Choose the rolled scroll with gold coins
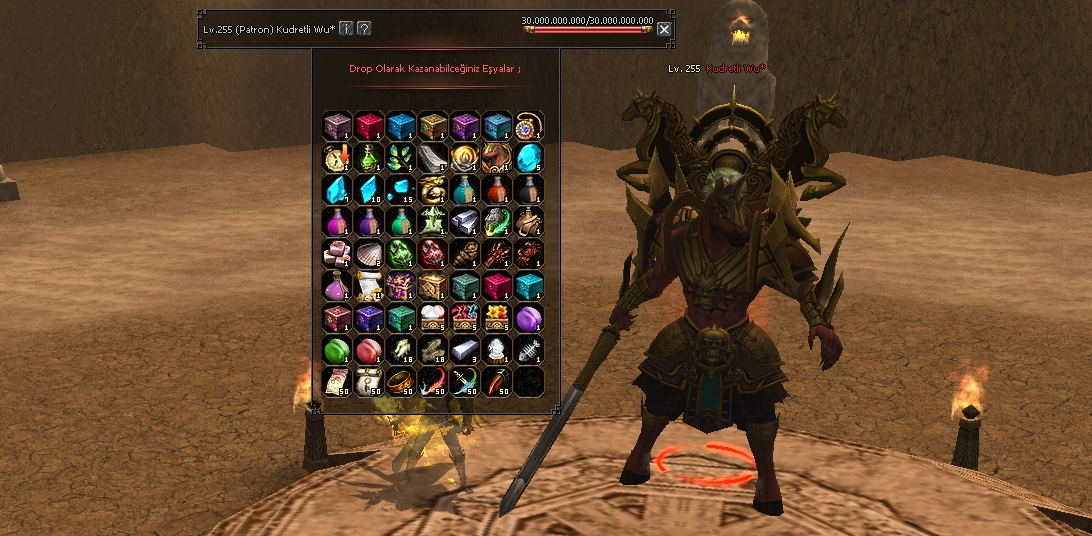Screen dimensions: 1092x536 point(369,286)
